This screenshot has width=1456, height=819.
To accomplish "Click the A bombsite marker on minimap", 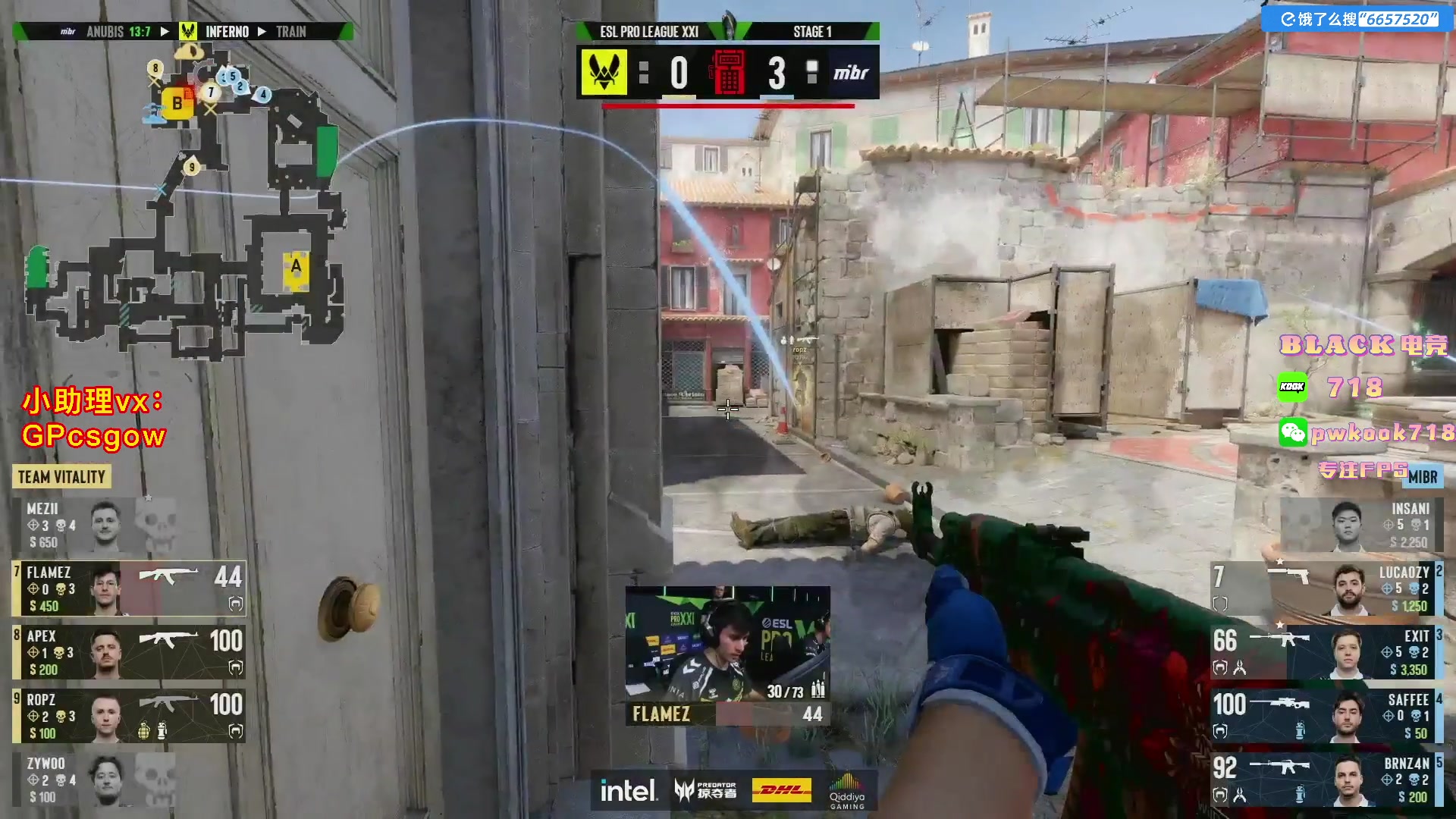I will coord(296,267).
